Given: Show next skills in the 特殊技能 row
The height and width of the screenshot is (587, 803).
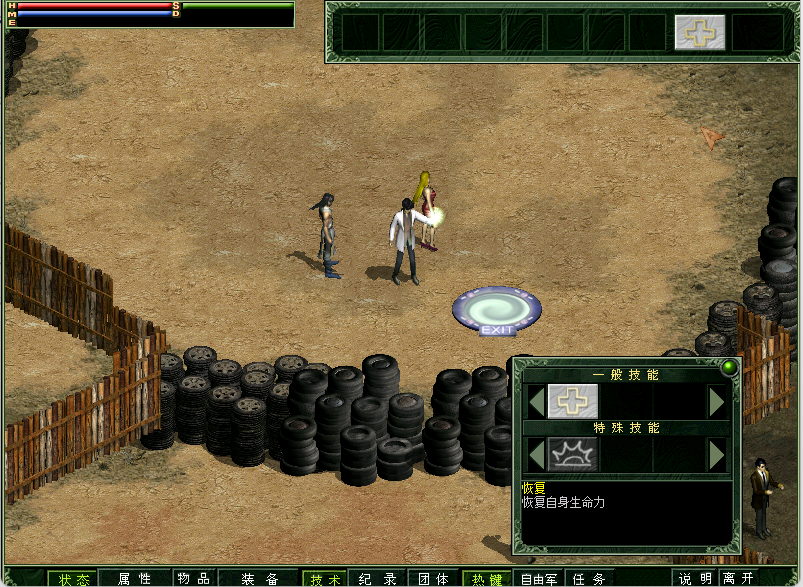Looking at the screenshot, I should 716,454.
